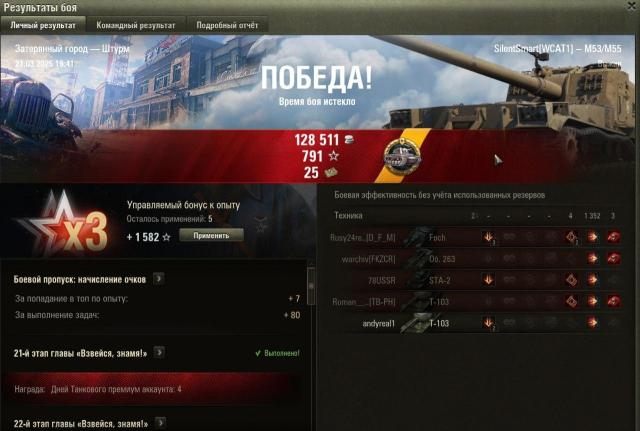Open details arrow for 22-й этап главы
Screen dimensions: 640x431
pyautogui.click(x=159, y=424)
